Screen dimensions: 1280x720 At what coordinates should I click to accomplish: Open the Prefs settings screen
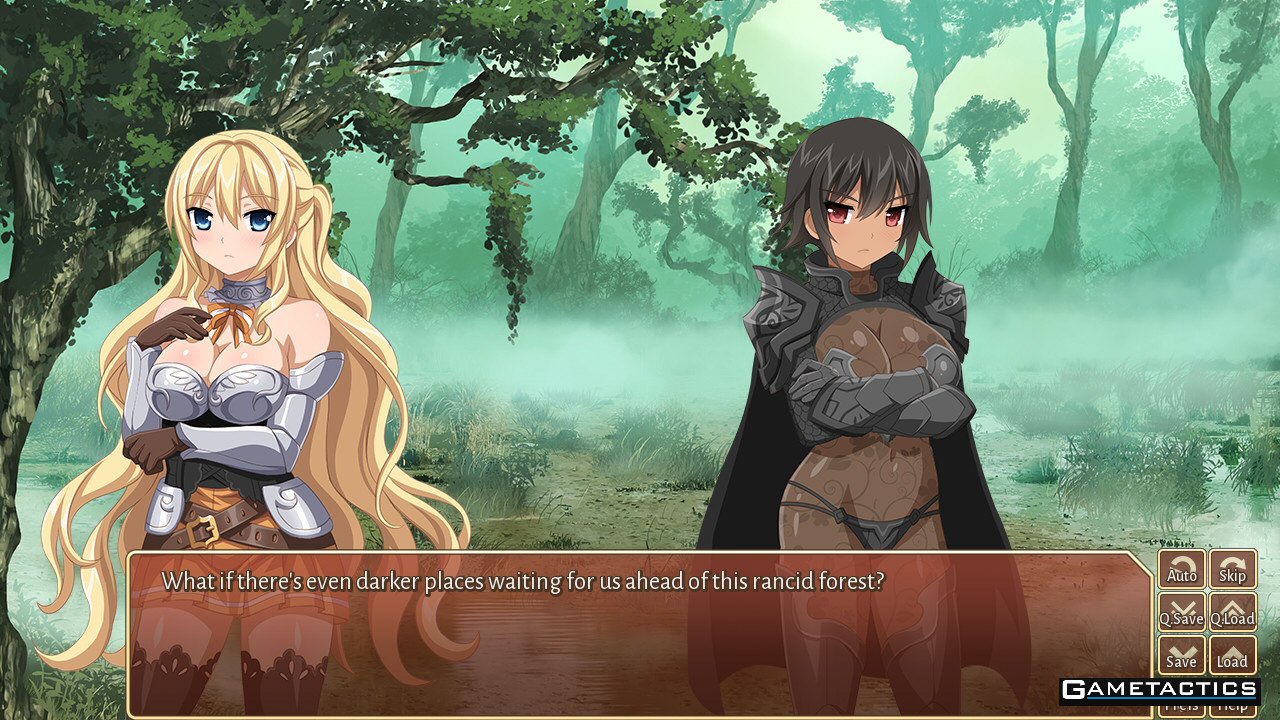1181,710
